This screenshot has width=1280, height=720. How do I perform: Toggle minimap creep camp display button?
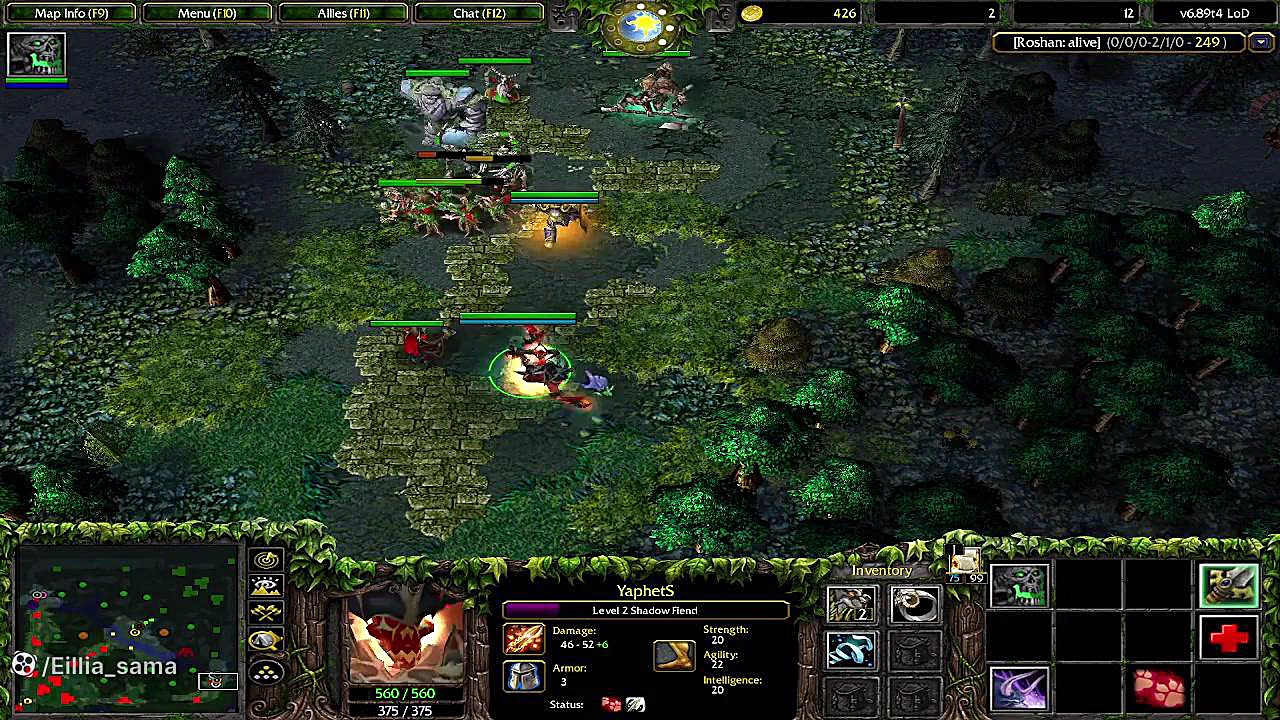266,640
